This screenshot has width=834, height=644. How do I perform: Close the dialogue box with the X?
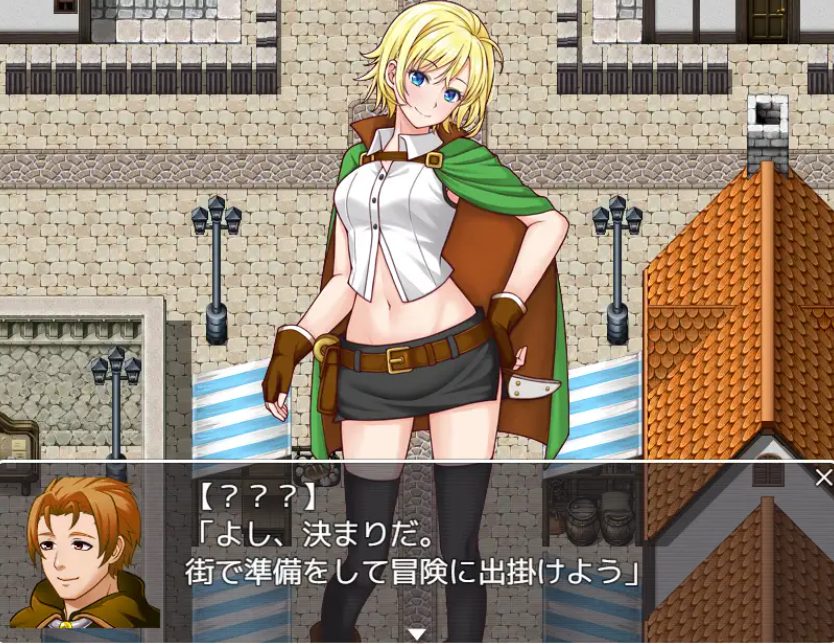tap(823, 477)
